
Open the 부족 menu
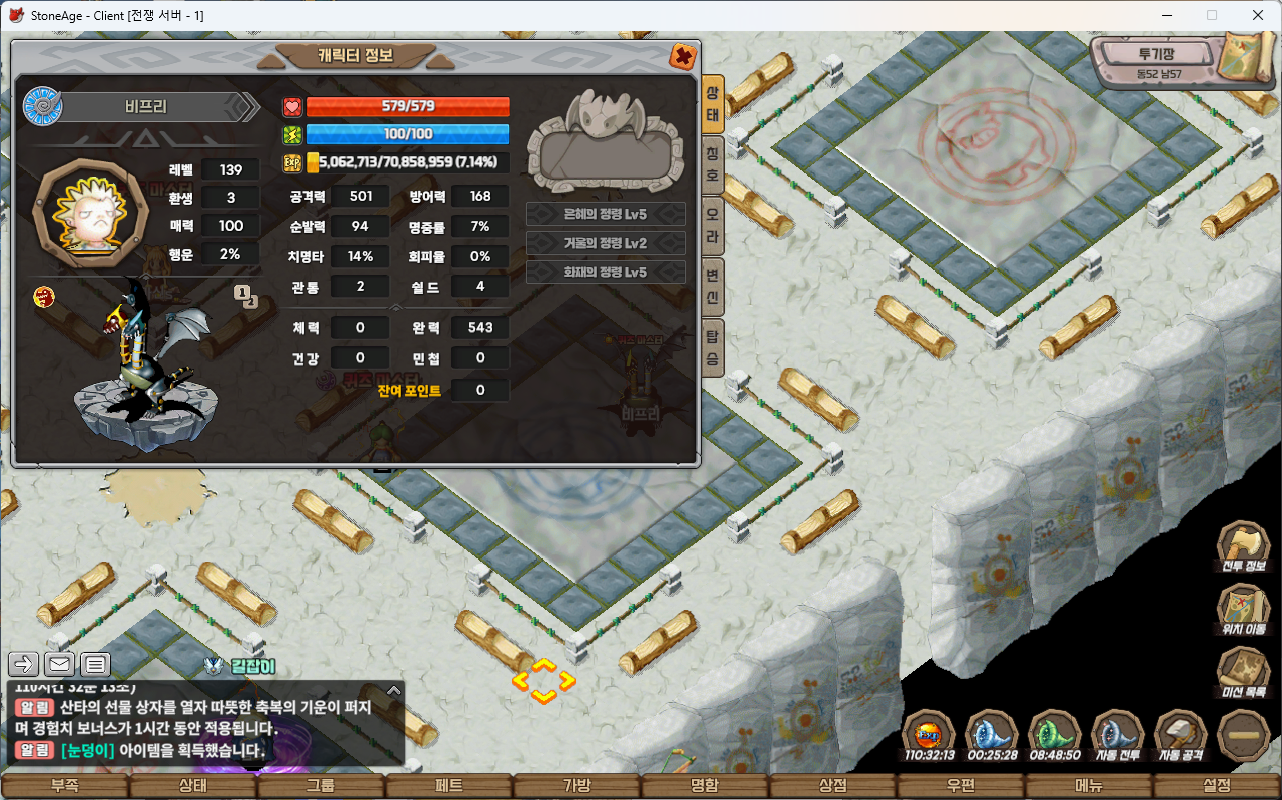point(64,786)
